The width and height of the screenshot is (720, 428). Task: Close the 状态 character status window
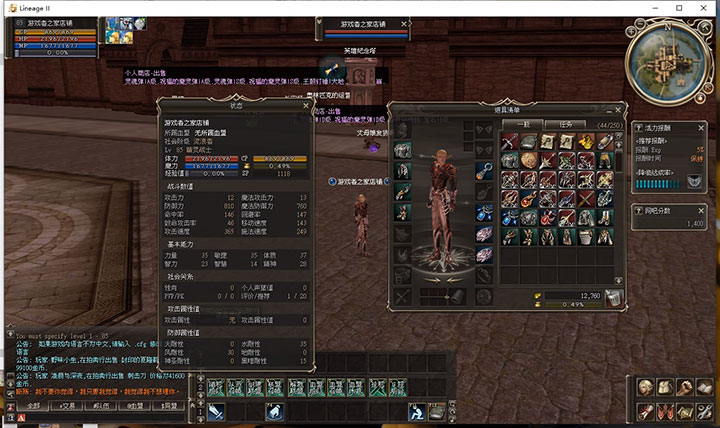(x=305, y=104)
